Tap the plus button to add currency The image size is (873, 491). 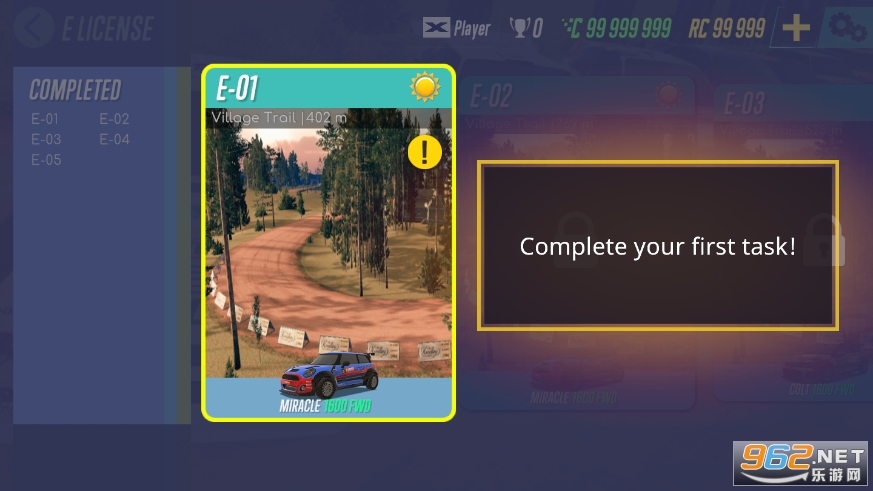click(x=796, y=28)
